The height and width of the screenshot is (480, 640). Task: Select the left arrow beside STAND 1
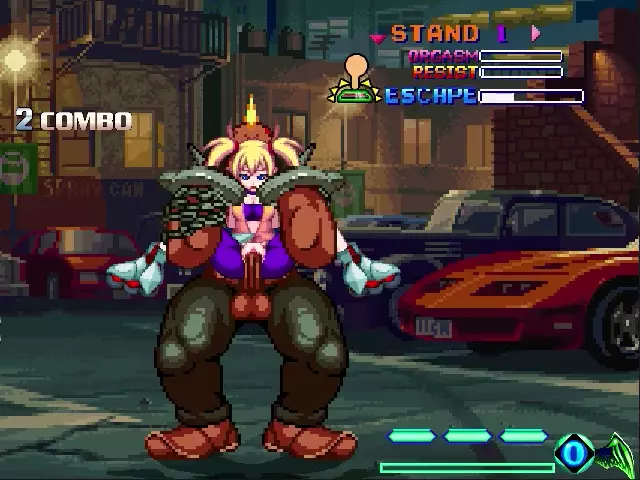pyautogui.click(x=377, y=38)
